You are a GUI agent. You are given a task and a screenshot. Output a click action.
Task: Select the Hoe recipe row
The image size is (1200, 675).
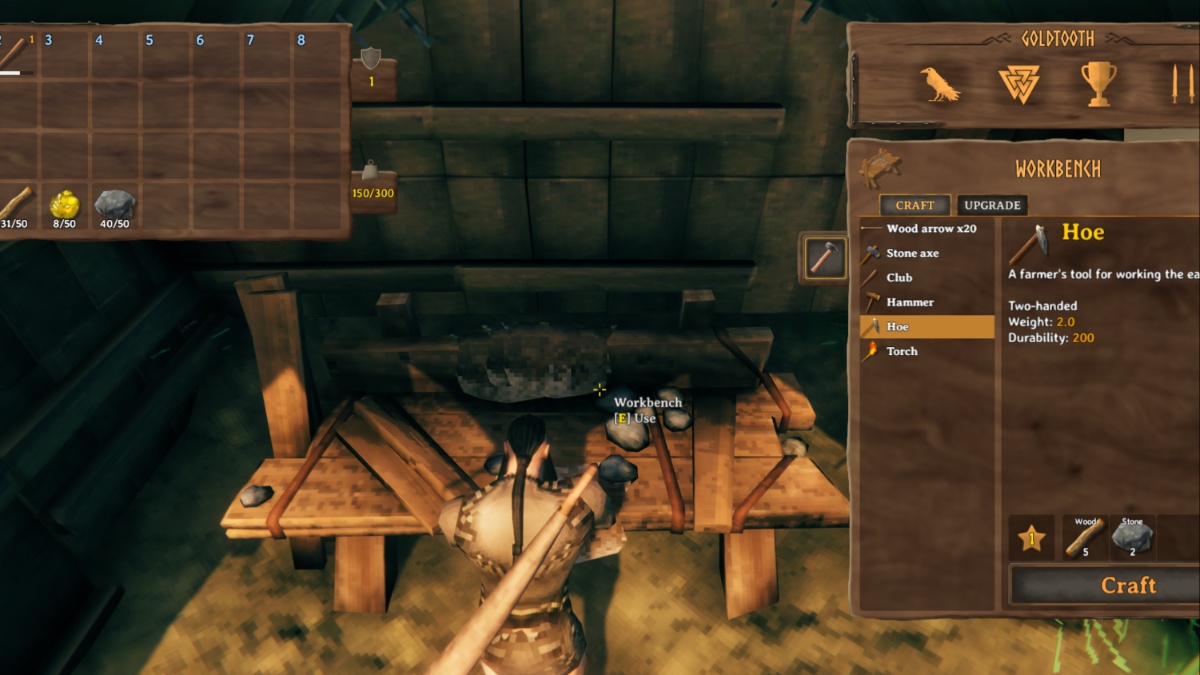[926, 327]
